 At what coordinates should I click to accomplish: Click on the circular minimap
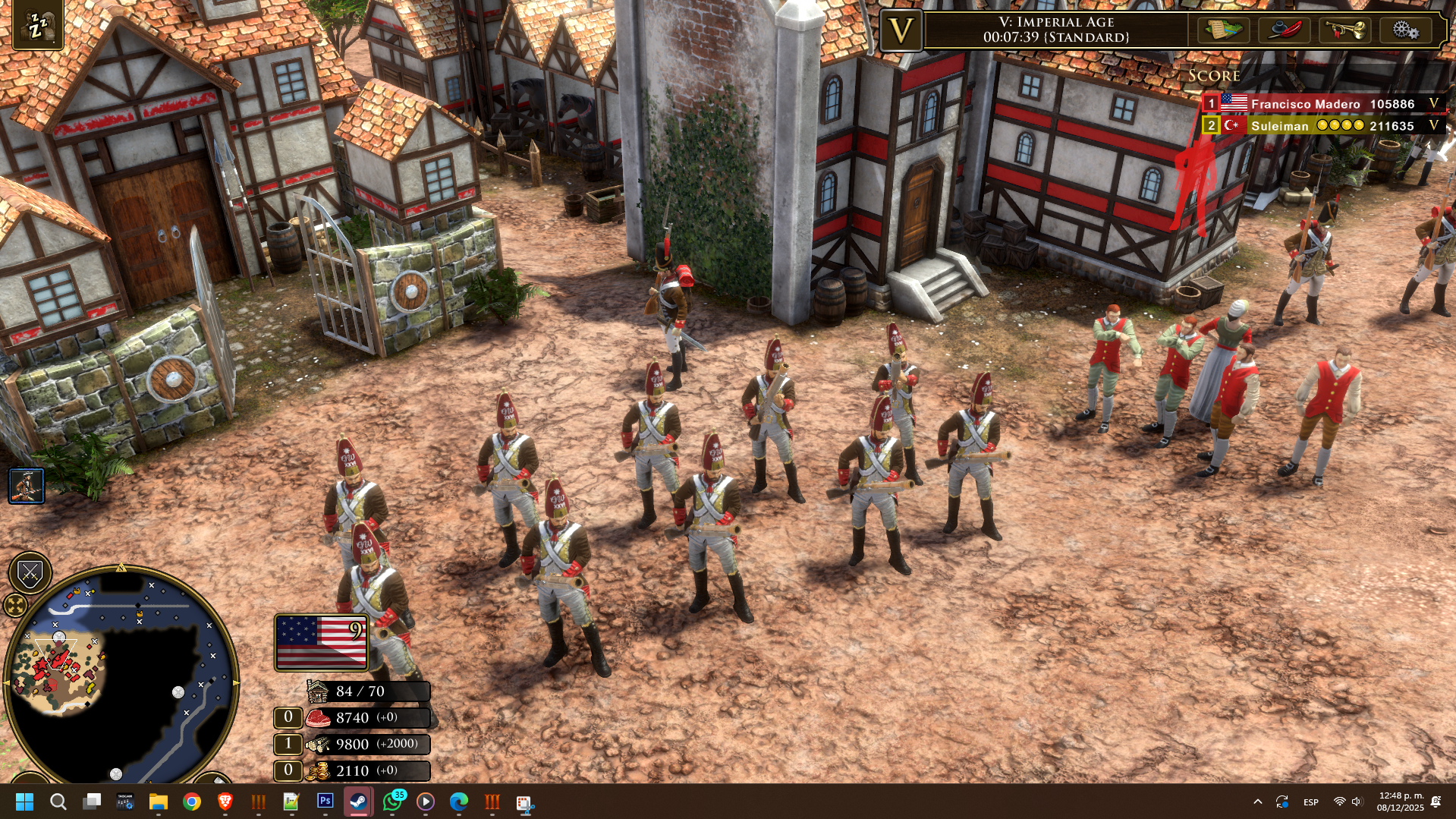[x=121, y=676]
